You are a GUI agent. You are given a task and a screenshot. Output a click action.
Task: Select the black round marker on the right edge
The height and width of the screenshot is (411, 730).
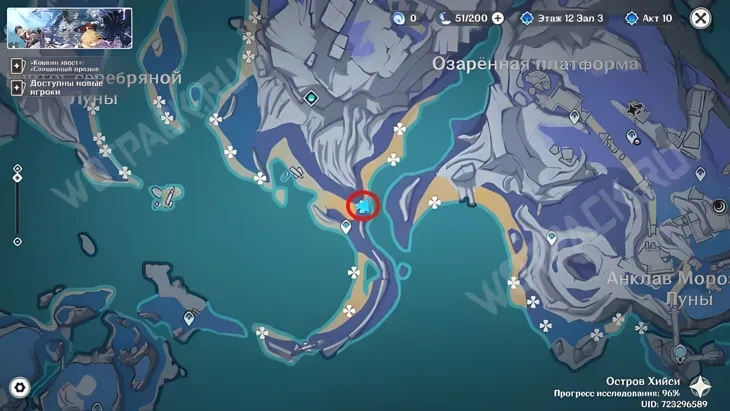pos(719,206)
